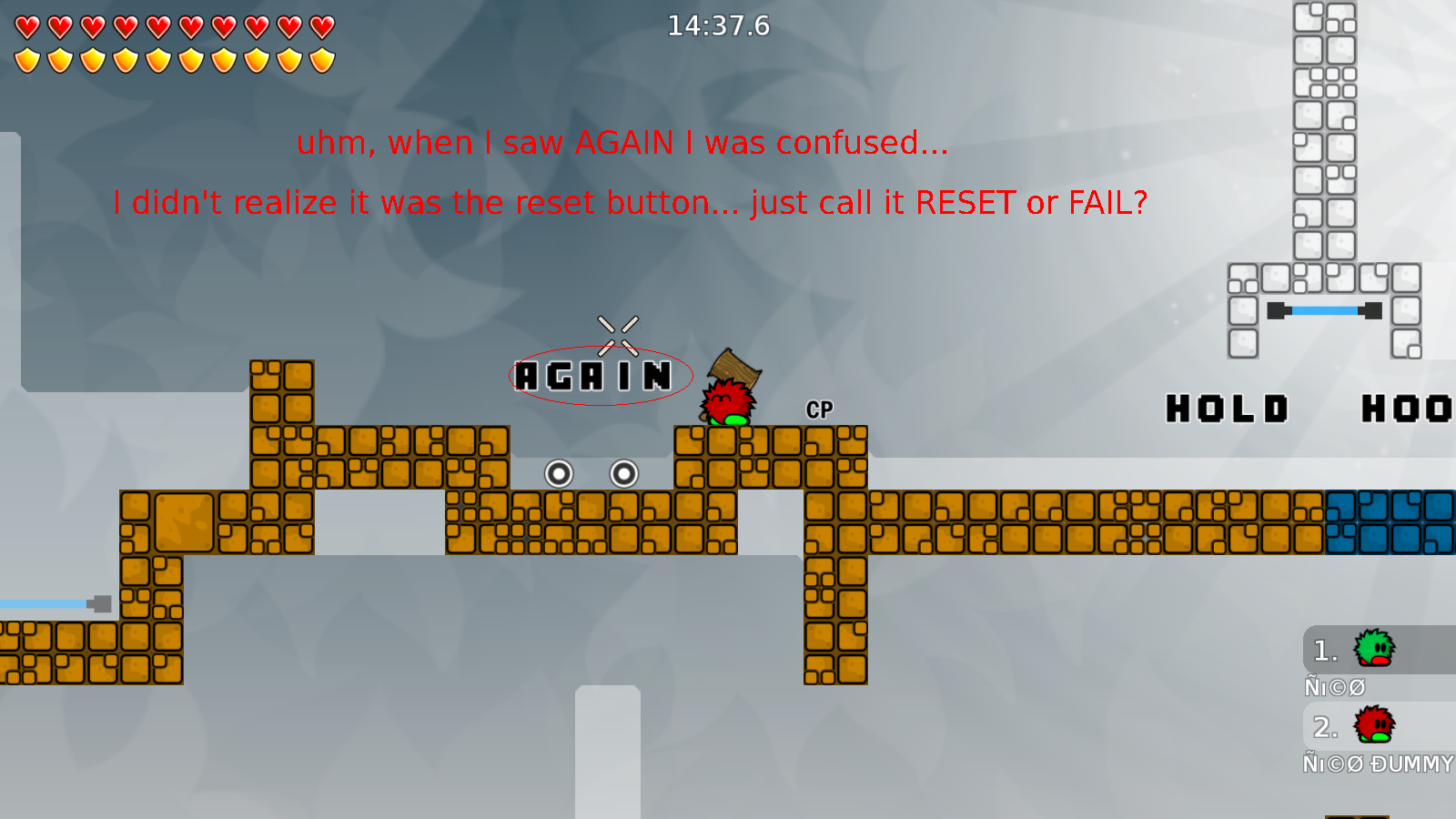1456x819 pixels.
Task: Click the rightmost red heart icon
Action: [321, 25]
